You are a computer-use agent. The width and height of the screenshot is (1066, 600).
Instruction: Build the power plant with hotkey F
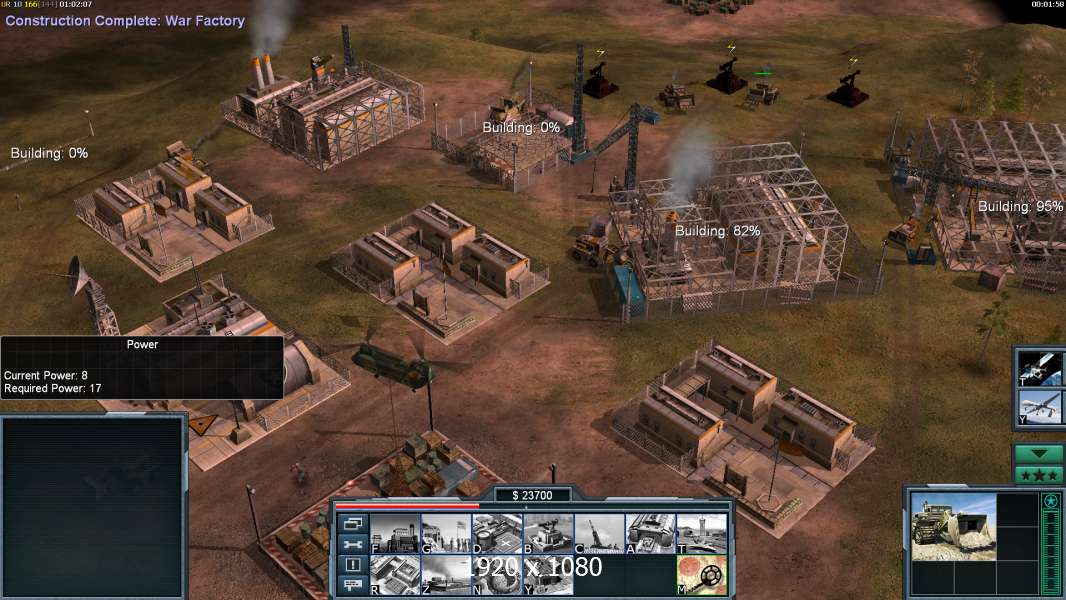click(x=395, y=533)
